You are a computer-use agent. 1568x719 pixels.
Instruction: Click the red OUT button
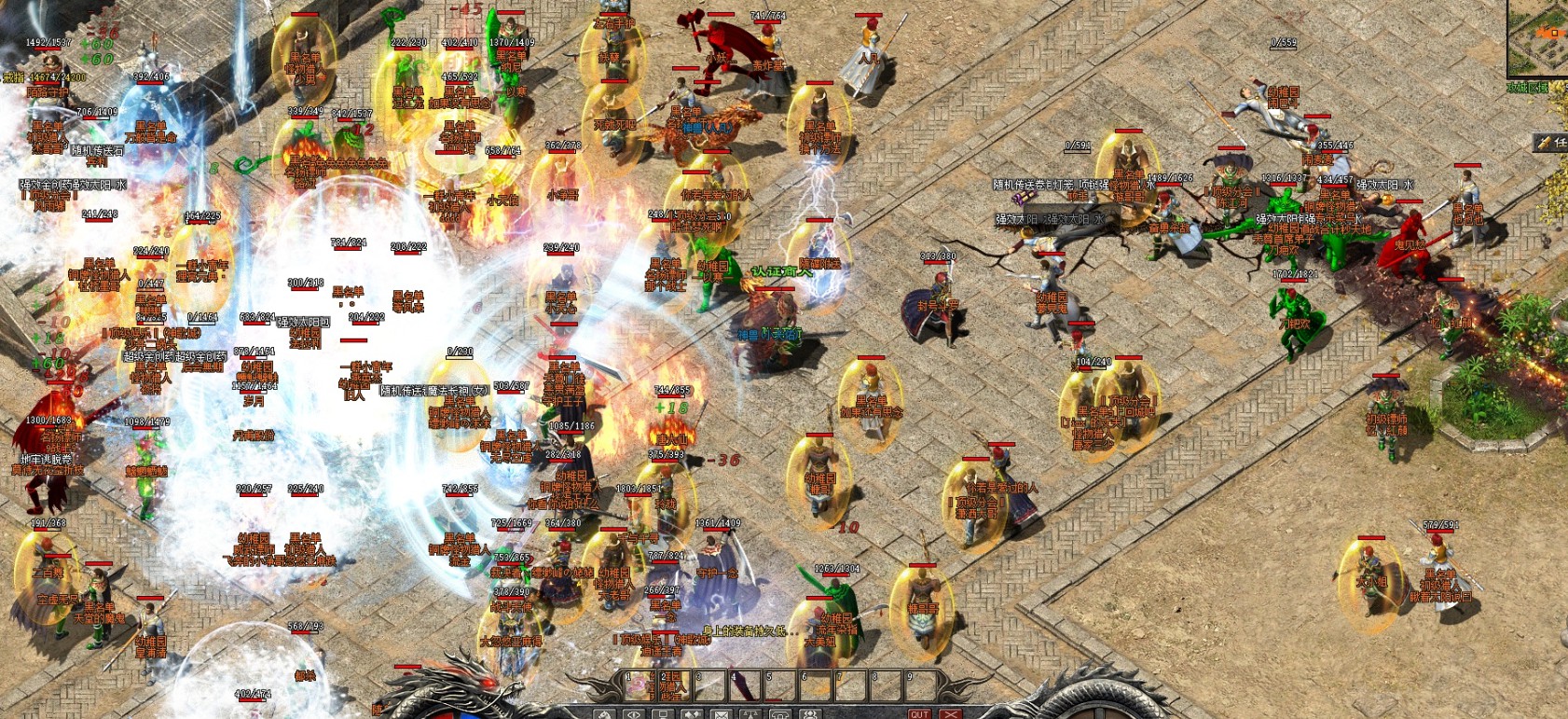(919, 714)
